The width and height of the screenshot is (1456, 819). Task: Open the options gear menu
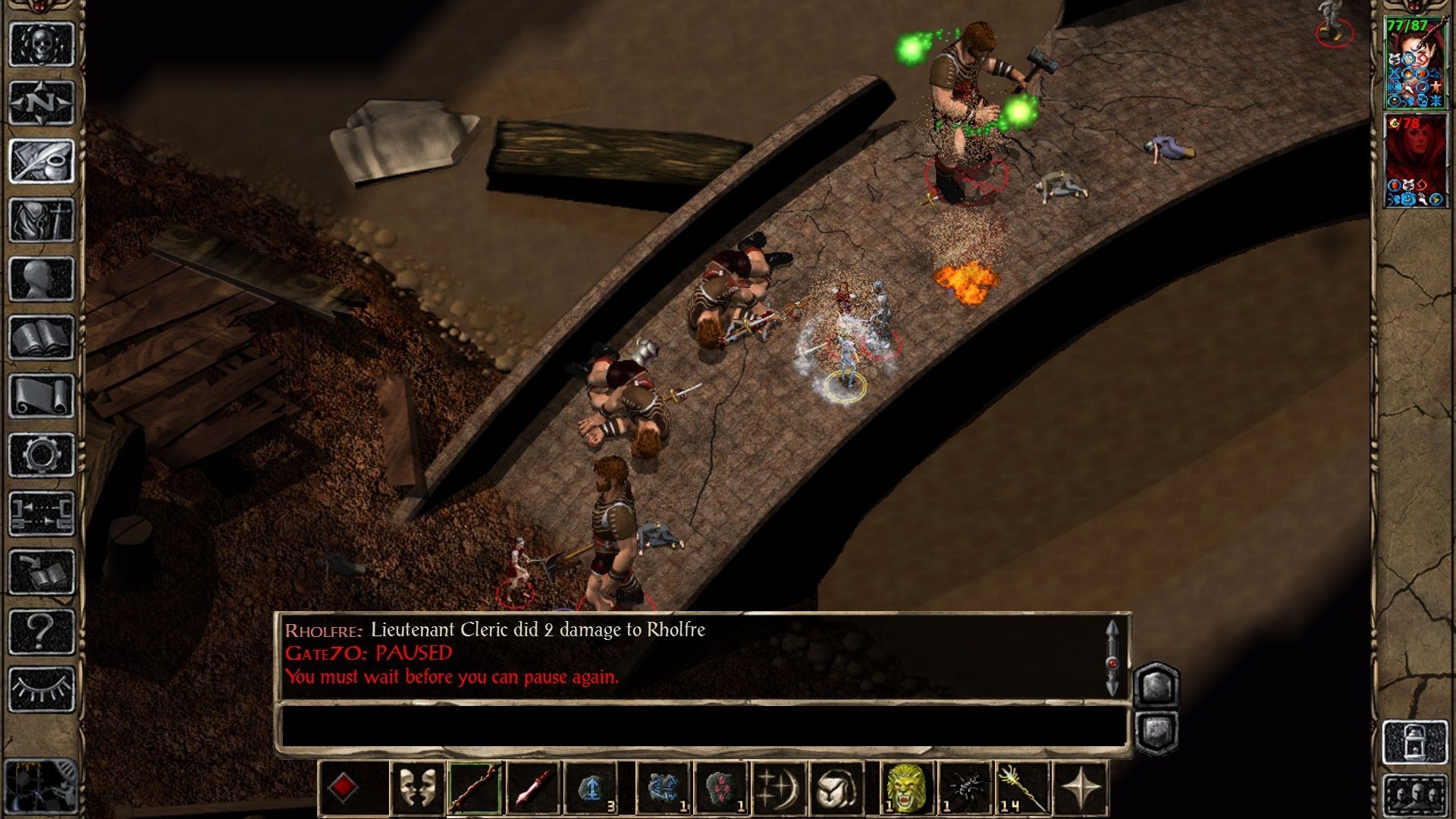[x=41, y=454]
